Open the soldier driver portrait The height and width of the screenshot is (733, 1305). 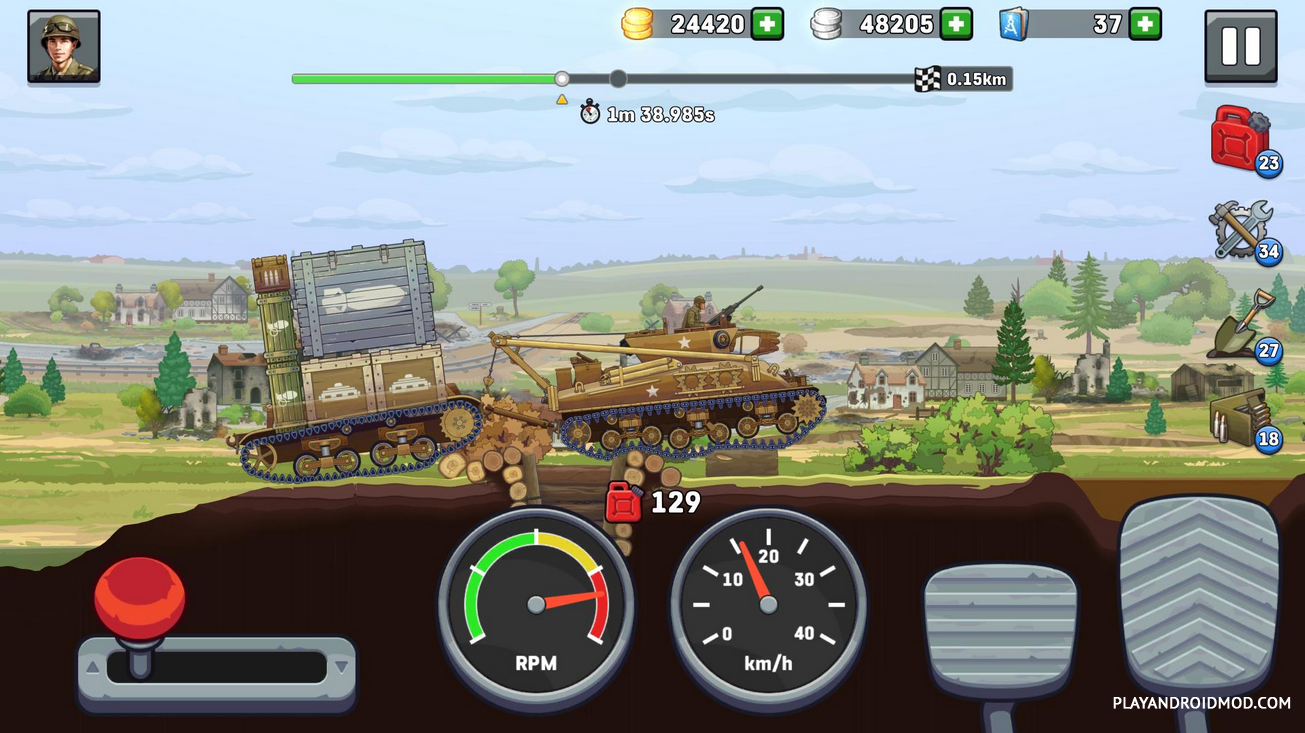[x=64, y=46]
